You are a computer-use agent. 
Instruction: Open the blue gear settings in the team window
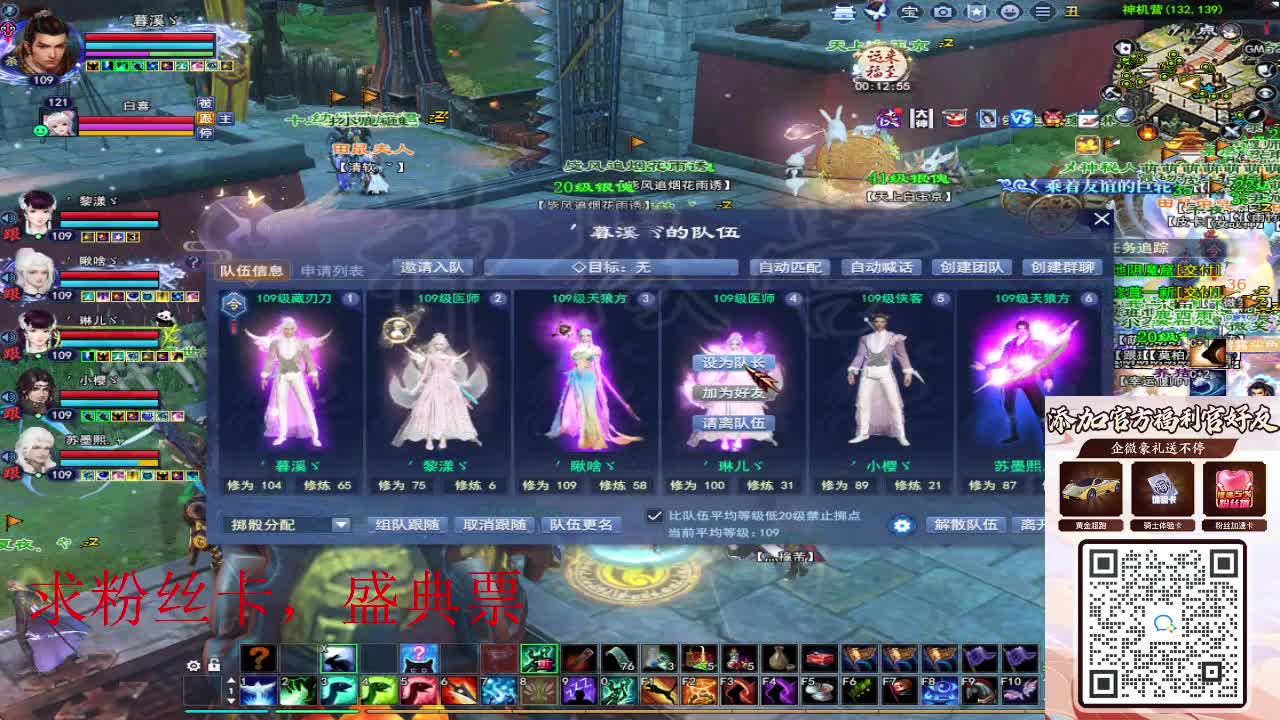point(902,525)
